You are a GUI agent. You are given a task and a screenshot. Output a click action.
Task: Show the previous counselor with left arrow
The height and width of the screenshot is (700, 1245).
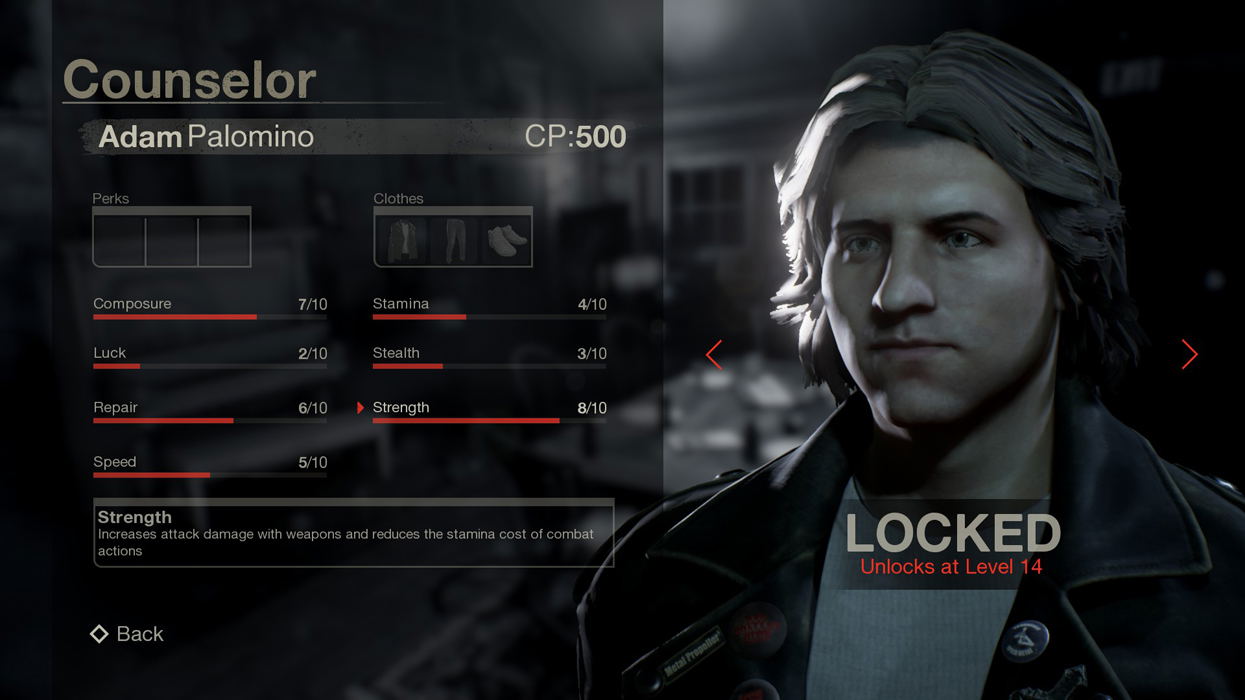point(714,354)
